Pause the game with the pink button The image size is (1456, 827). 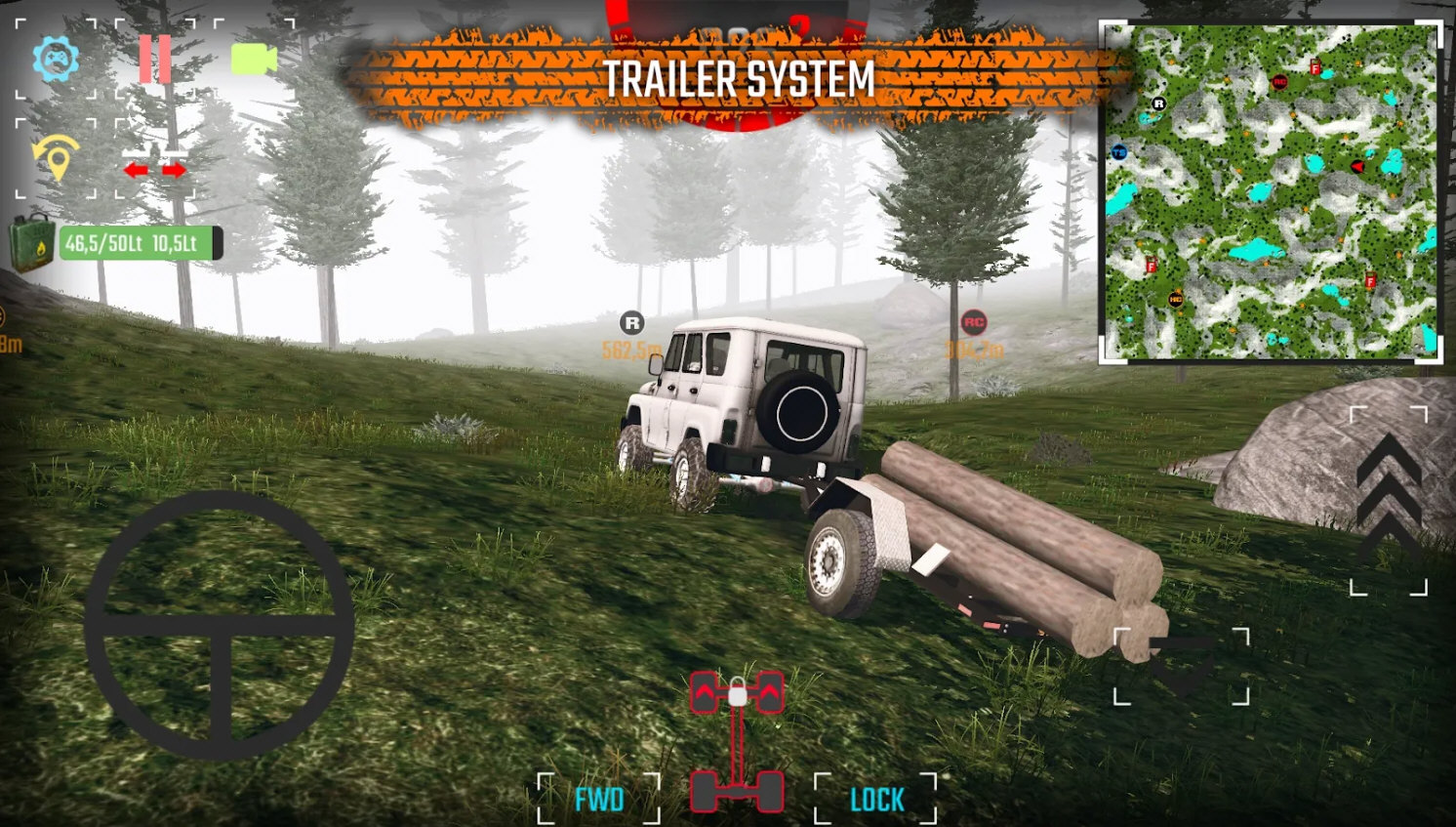point(154,60)
